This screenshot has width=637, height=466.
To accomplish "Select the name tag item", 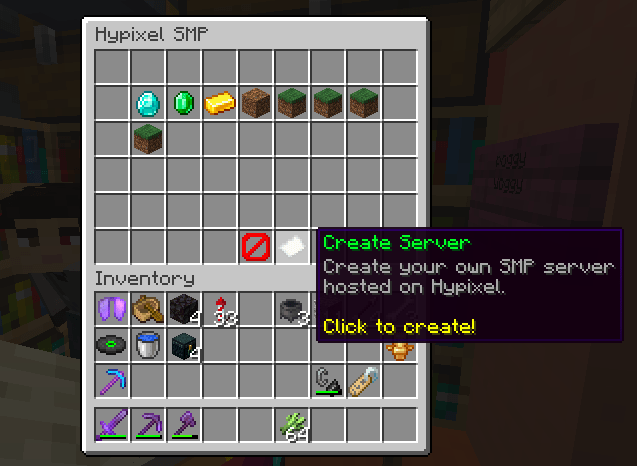I will coord(364,381).
